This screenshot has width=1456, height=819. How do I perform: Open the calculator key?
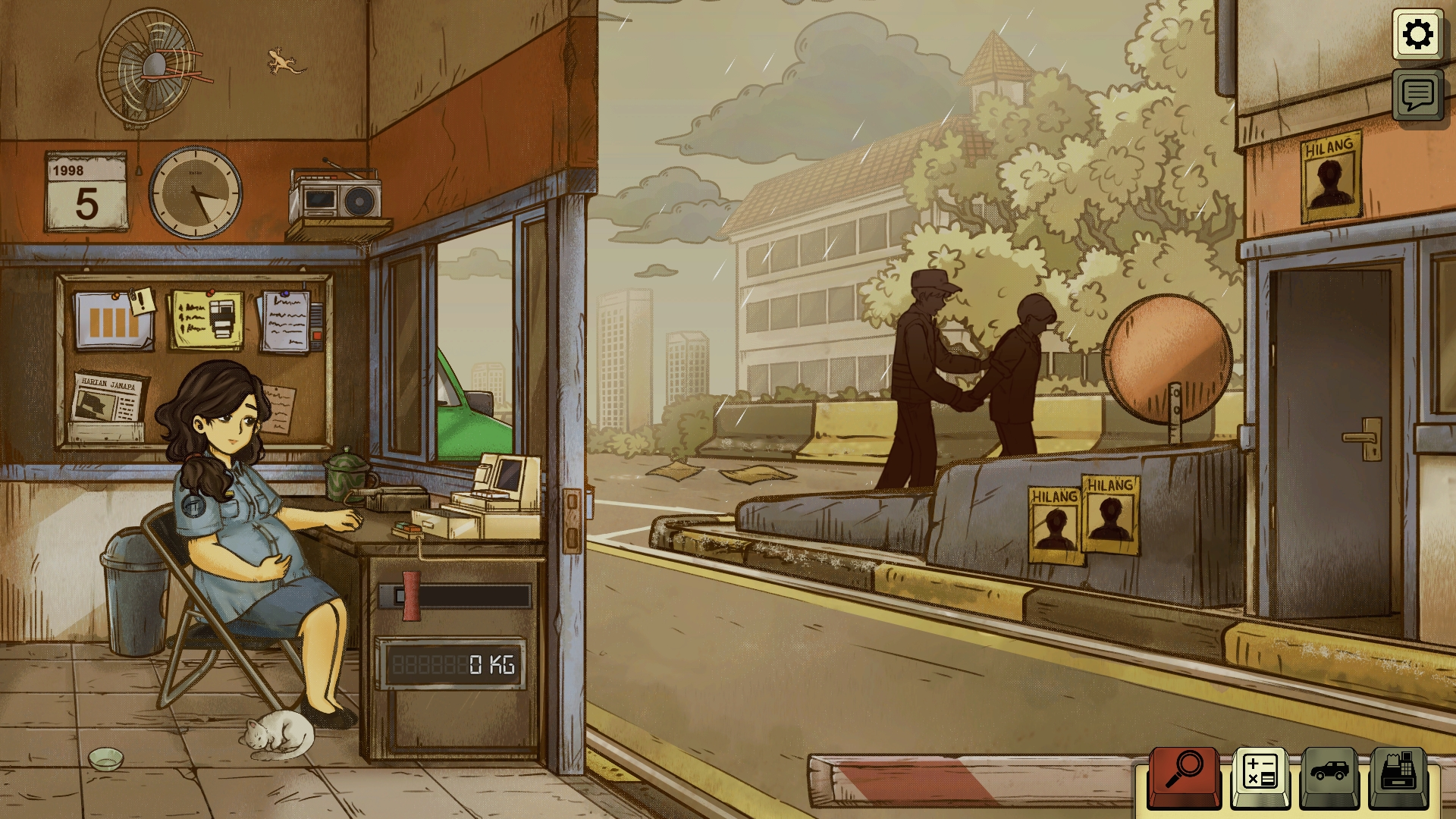(x=1260, y=773)
